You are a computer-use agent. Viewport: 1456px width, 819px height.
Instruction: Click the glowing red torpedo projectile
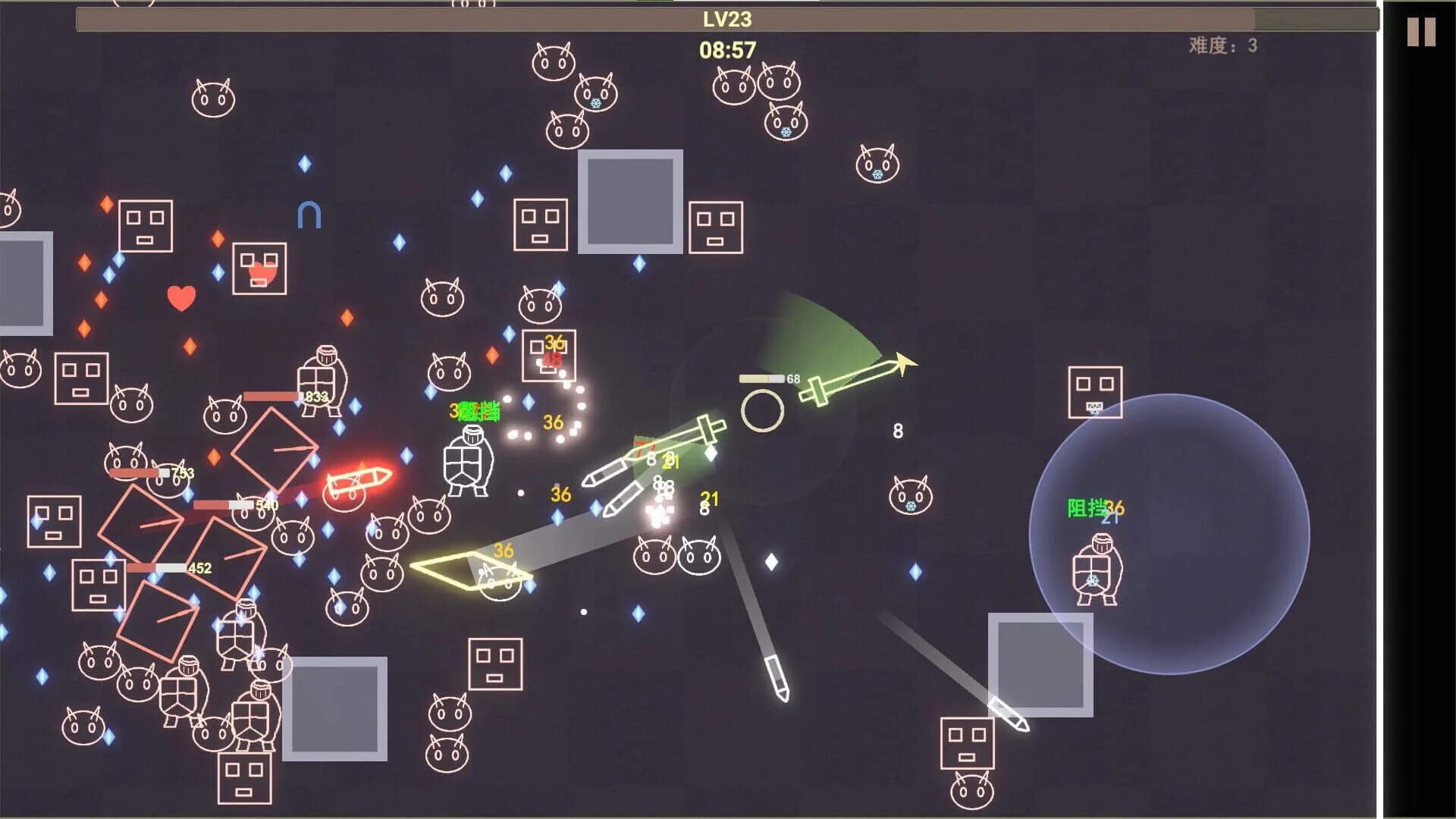pyautogui.click(x=356, y=480)
